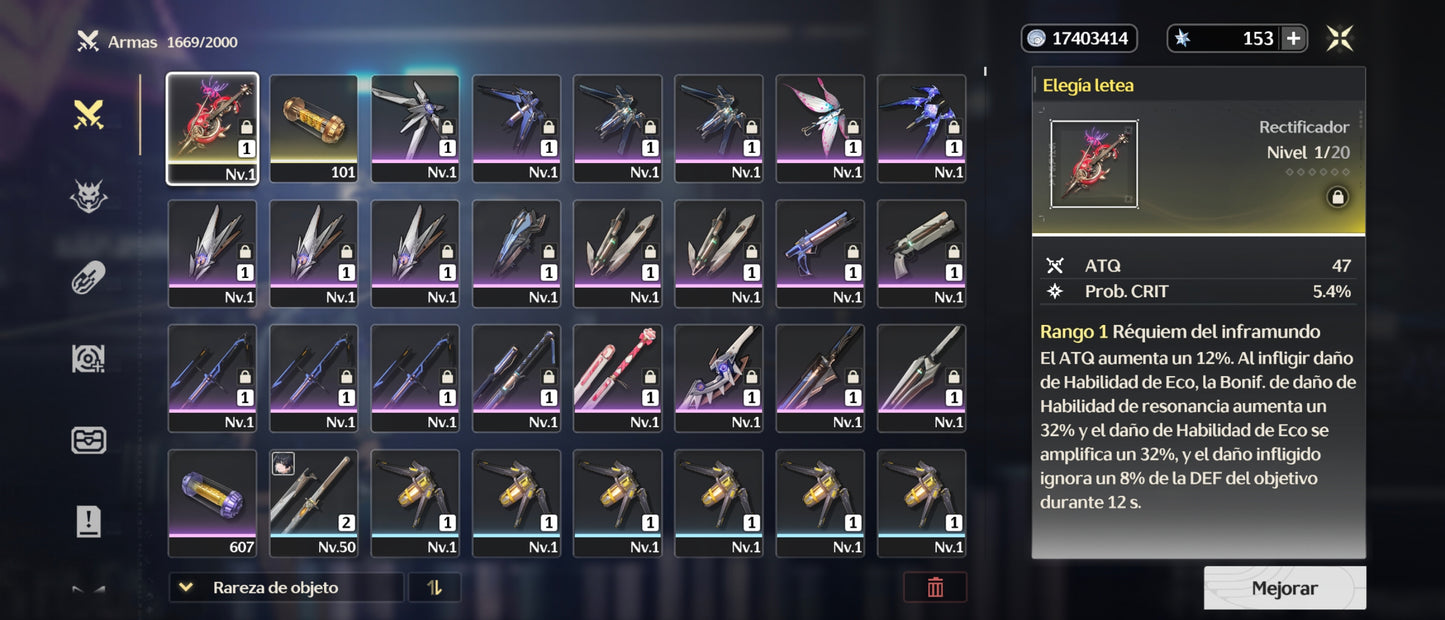Open the exclamation mark inventory tab
The height and width of the screenshot is (620, 1445).
pyautogui.click(x=89, y=521)
